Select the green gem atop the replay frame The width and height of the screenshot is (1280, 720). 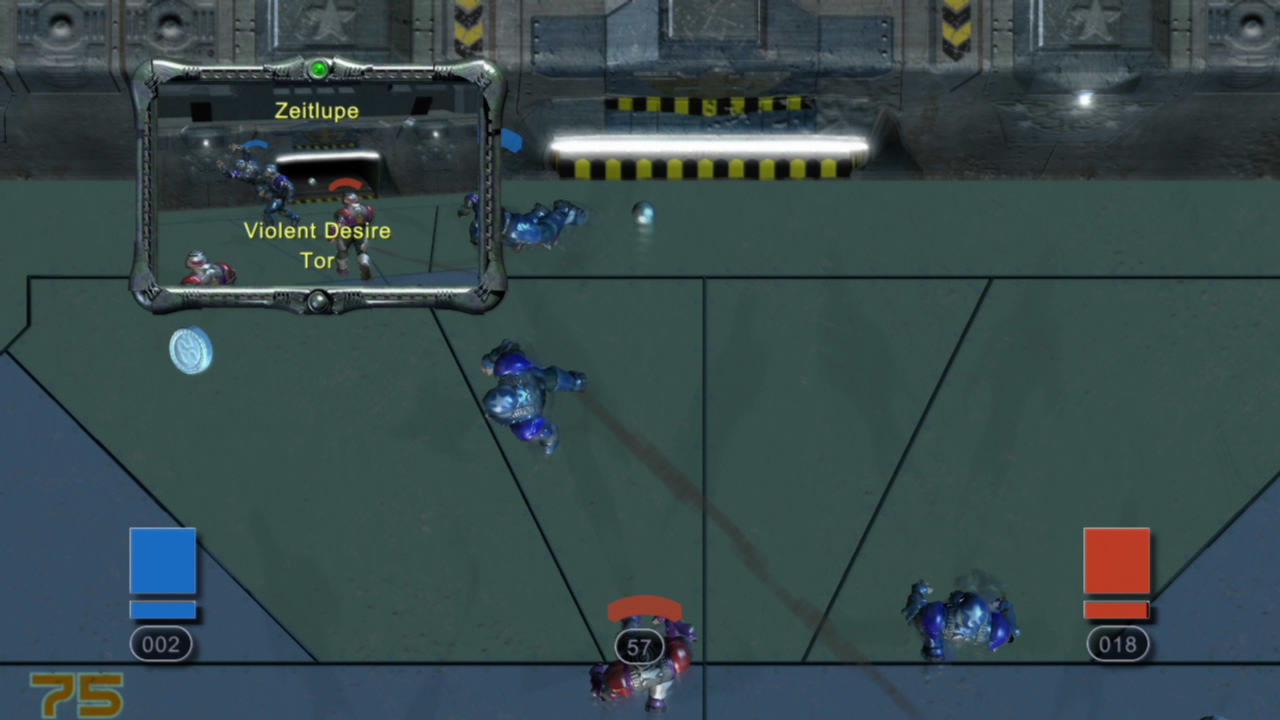tap(317, 67)
